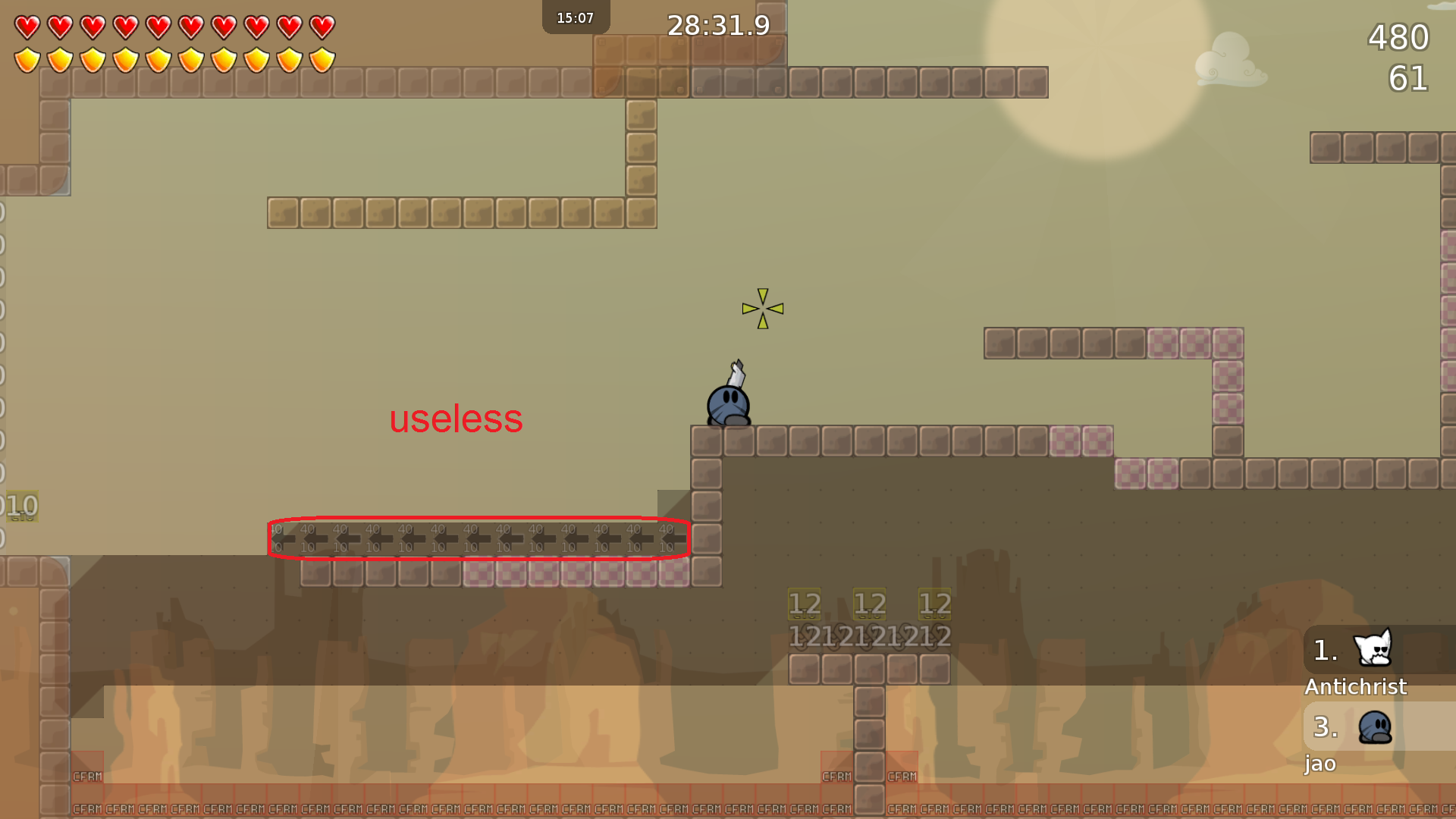Click the 480 score number

click(x=1398, y=37)
